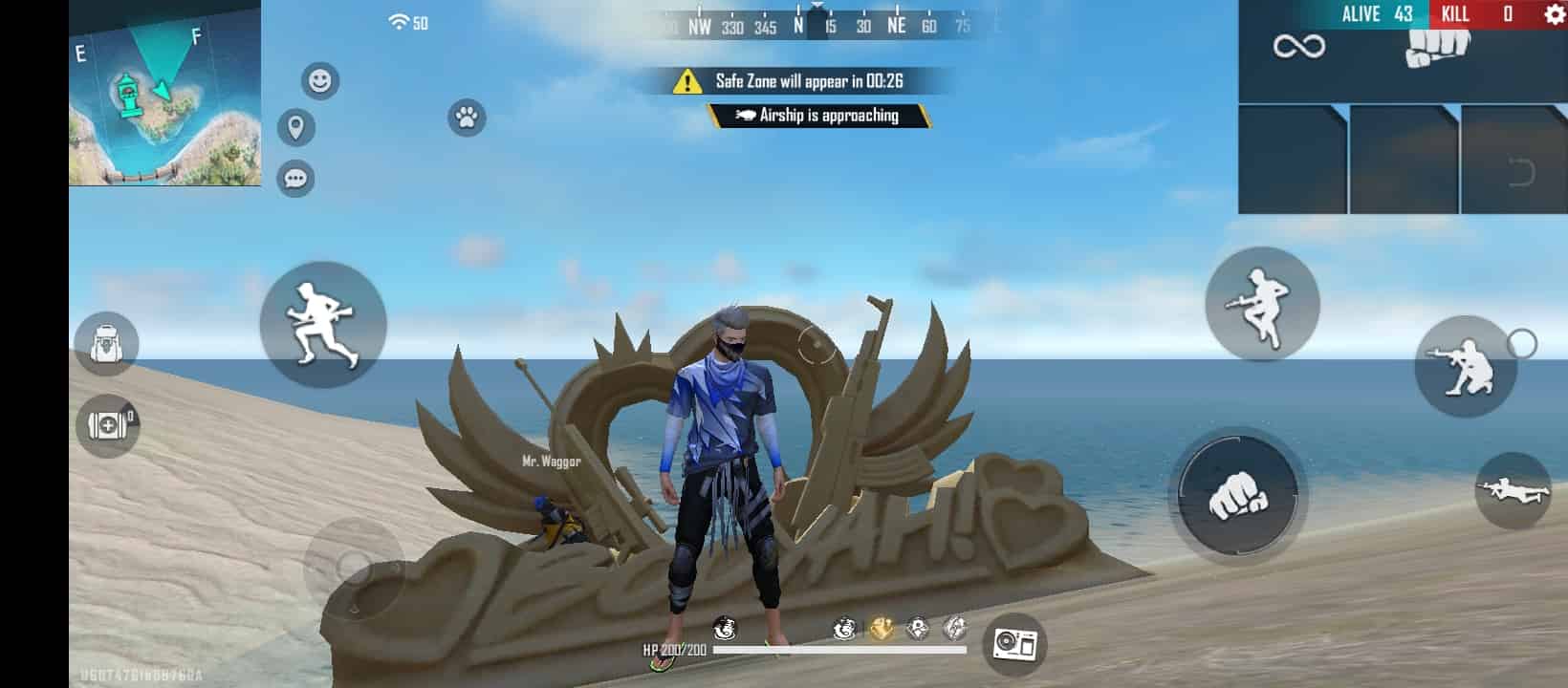Toggle the crouch stance button
The image size is (1568, 688).
click(1465, 367)
